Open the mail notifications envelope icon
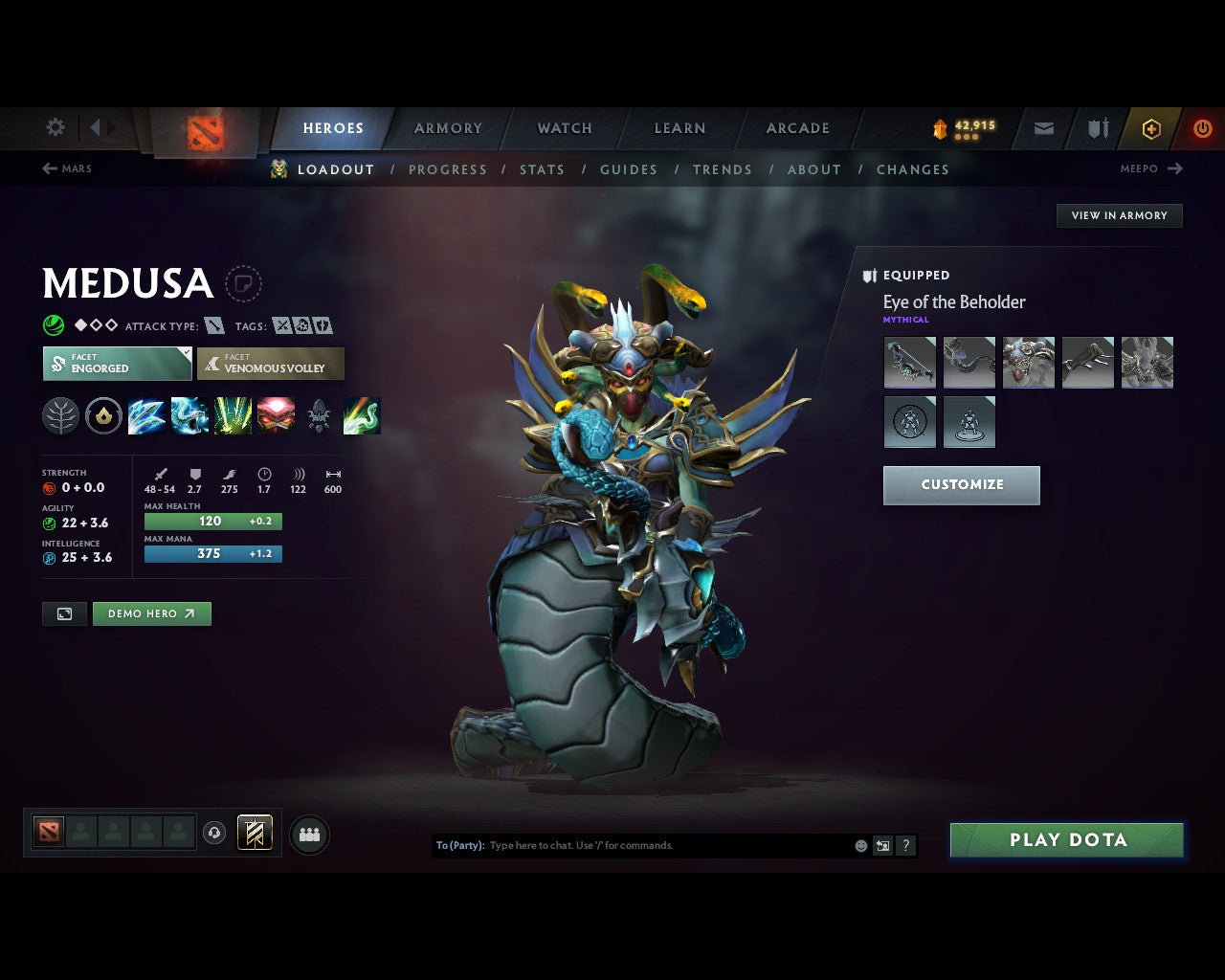This screenshot has height=980, width=1225. click(1042, 127)
